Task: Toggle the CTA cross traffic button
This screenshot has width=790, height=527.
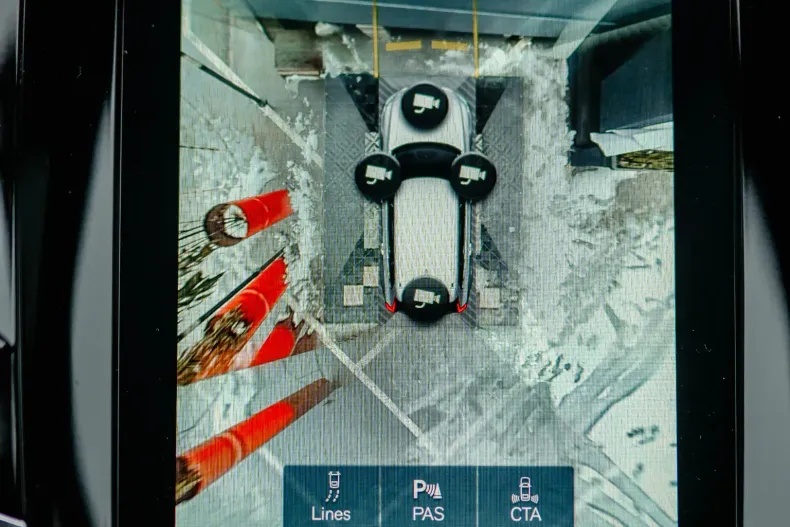Action: (525, 497)
